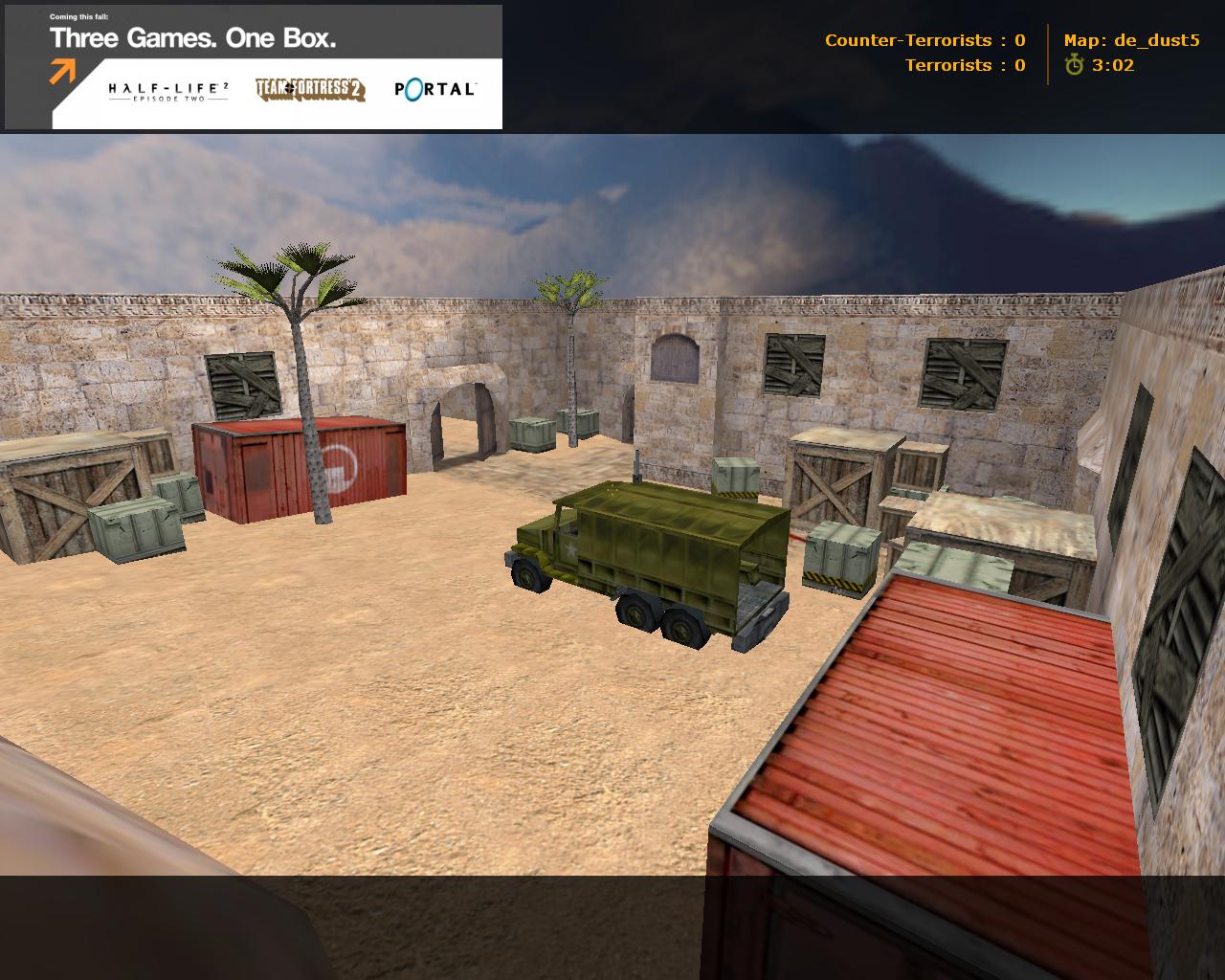Image resolution: width=1225 pixels, height=980 pixels.
Task: Click the stopwatch icon next to the timer
Action: pyautogui.click(x=1074, y=65)
